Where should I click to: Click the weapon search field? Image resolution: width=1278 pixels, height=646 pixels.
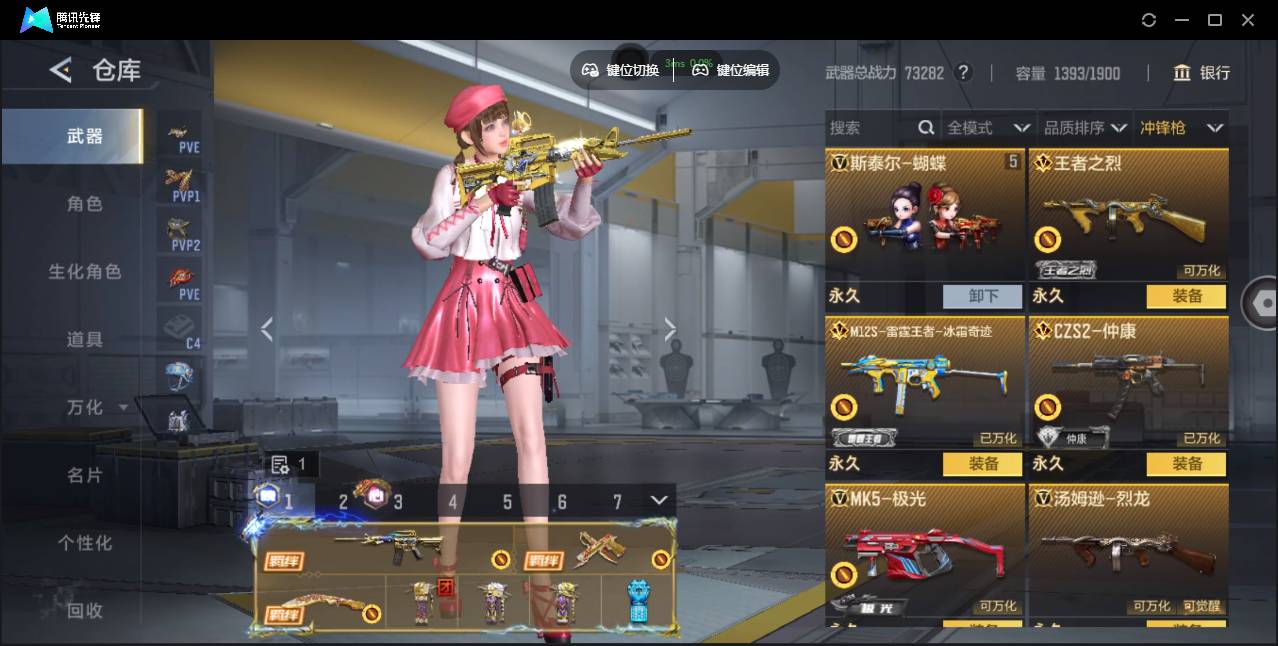872,128
